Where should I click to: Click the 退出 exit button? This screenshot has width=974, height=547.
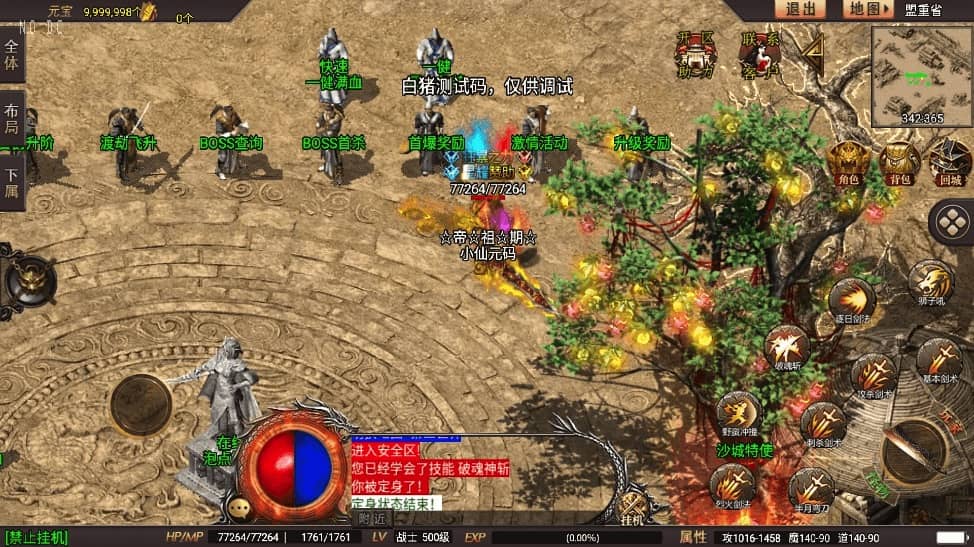coord(800,9)
